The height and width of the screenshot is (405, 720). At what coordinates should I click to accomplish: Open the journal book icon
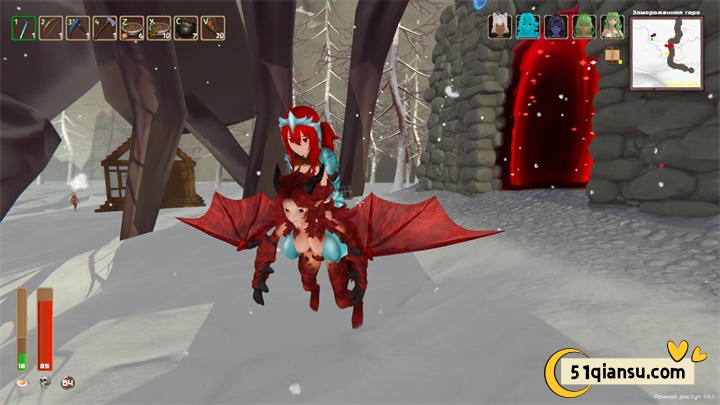(x=611, y=53)
